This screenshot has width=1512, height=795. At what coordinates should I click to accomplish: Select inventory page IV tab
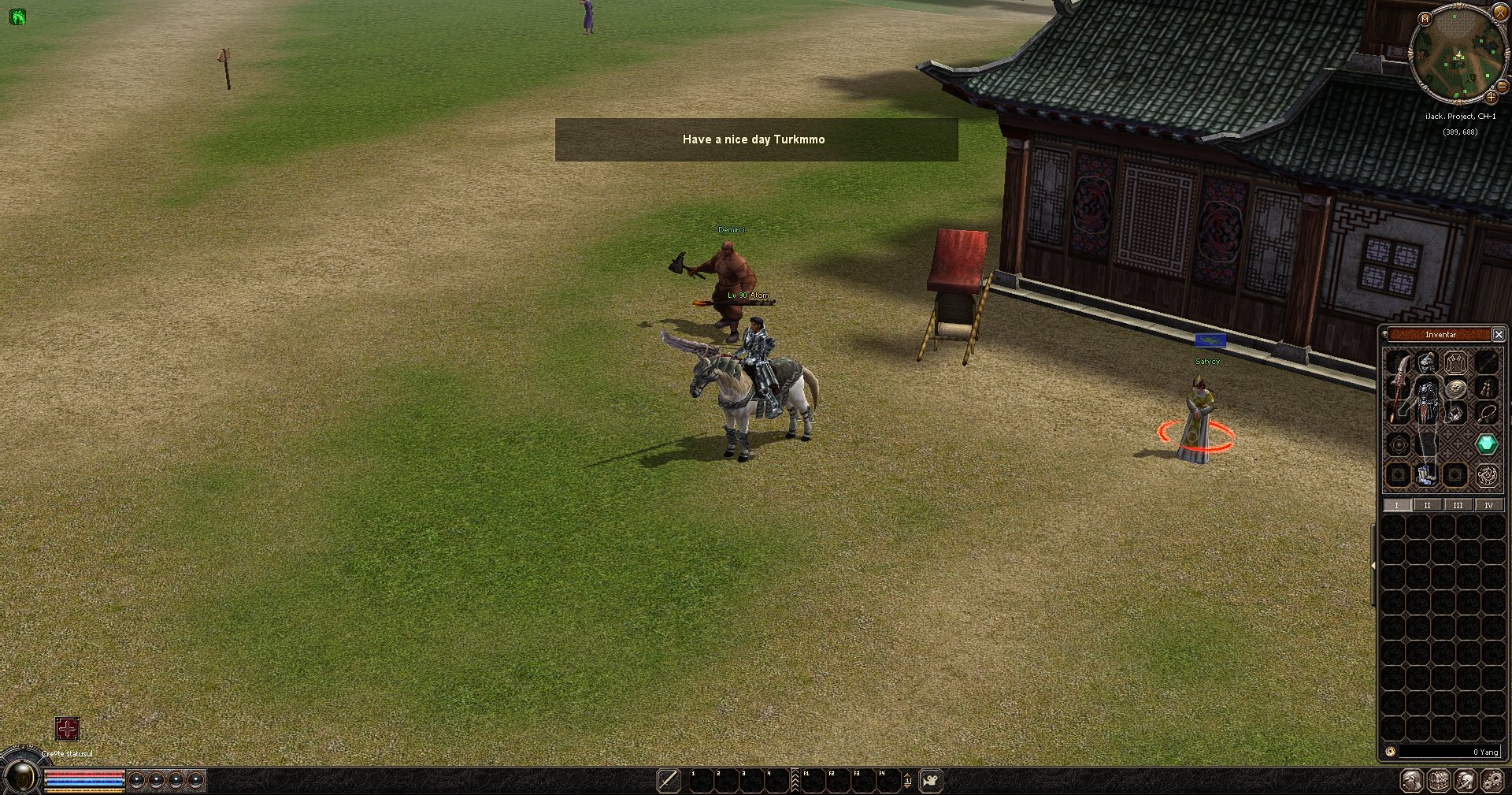pyautogui.click(x=1488, y=505)
